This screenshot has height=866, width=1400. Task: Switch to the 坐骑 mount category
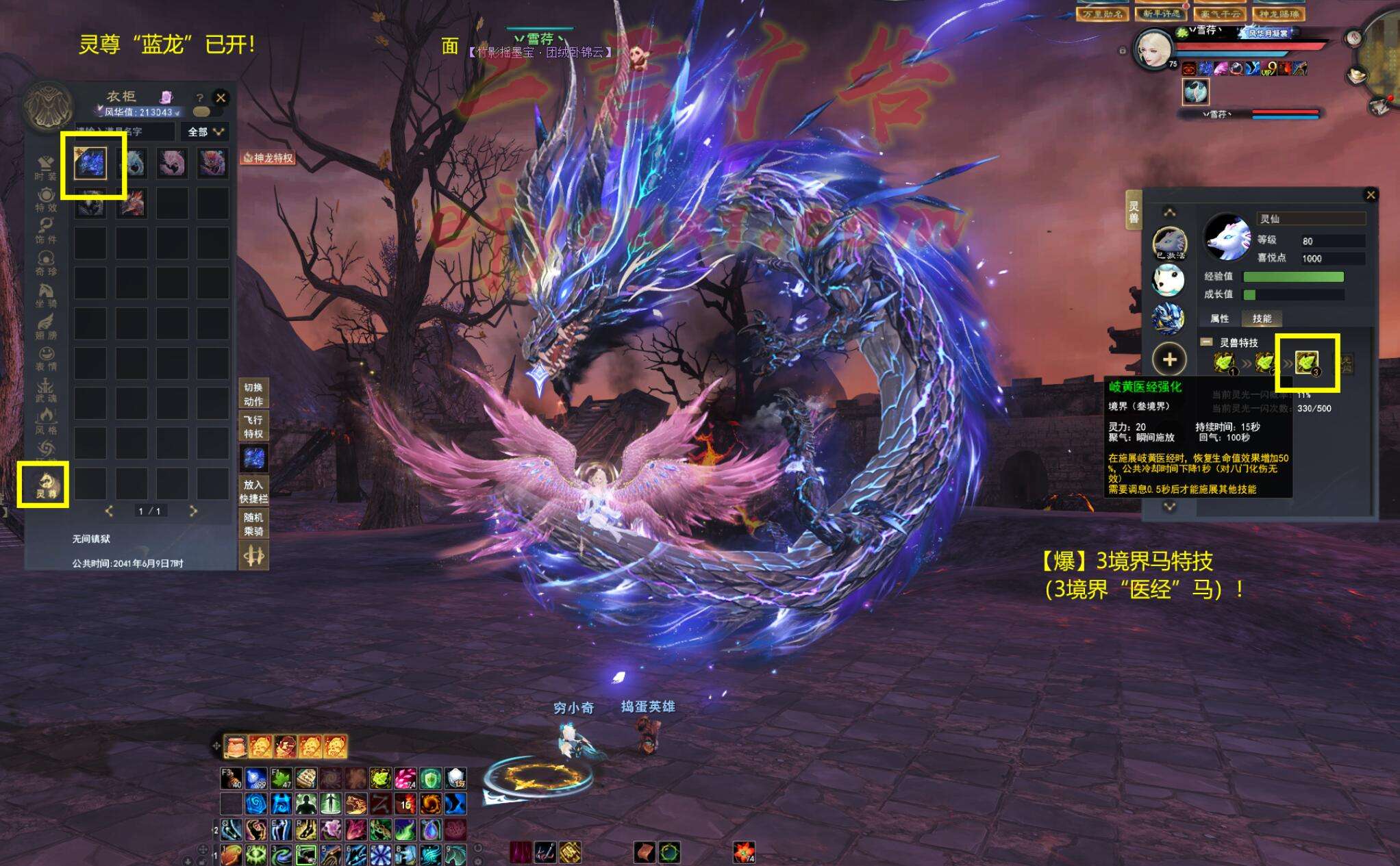[46, 295]
